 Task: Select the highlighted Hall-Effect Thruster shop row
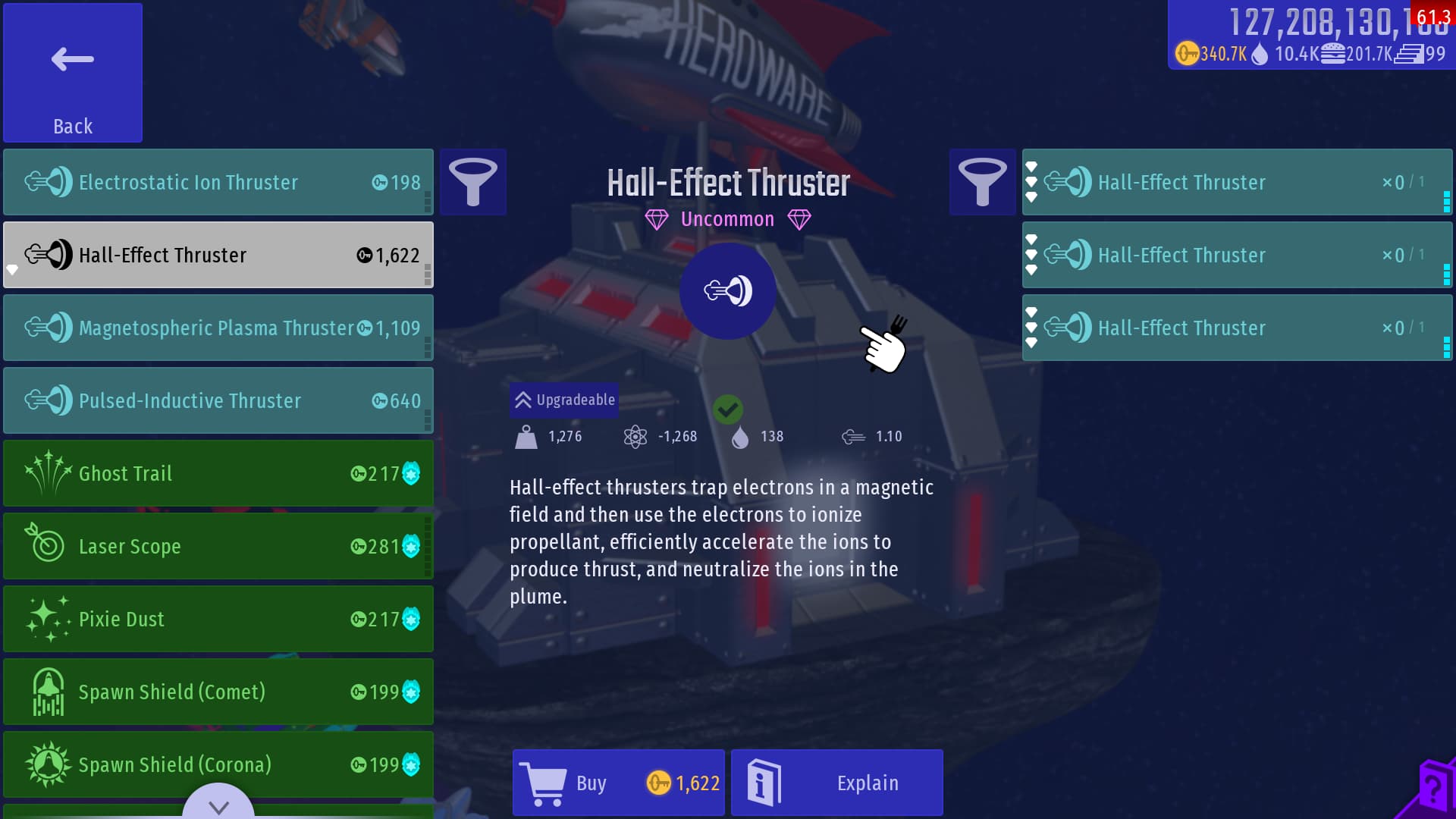click(x=218, y=255)
